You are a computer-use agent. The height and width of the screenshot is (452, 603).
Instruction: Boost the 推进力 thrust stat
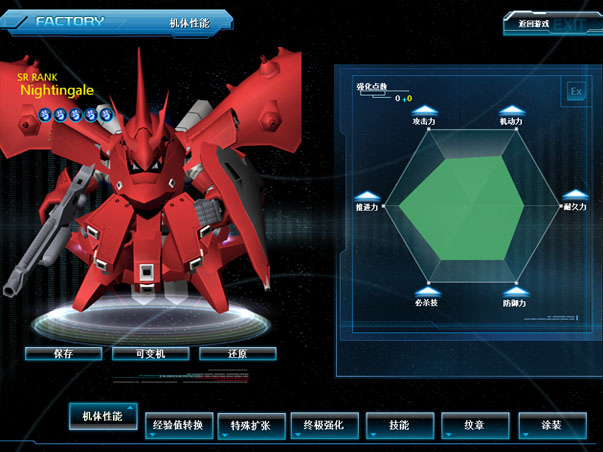point(366,195)
